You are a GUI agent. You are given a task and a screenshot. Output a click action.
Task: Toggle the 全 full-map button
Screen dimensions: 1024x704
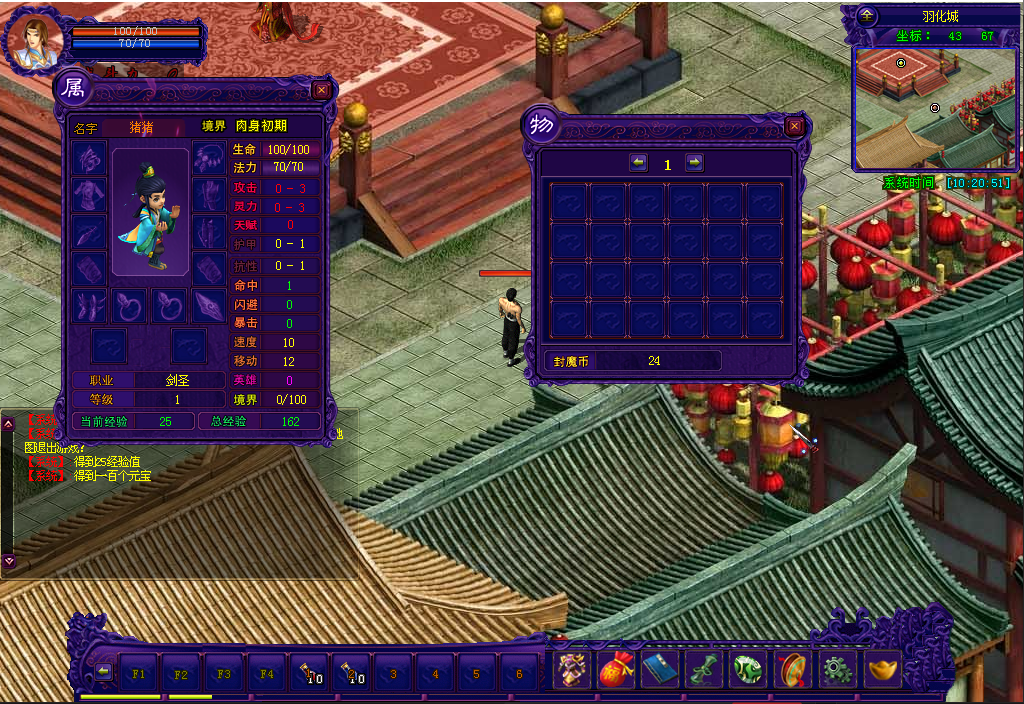tap(867, 16)
